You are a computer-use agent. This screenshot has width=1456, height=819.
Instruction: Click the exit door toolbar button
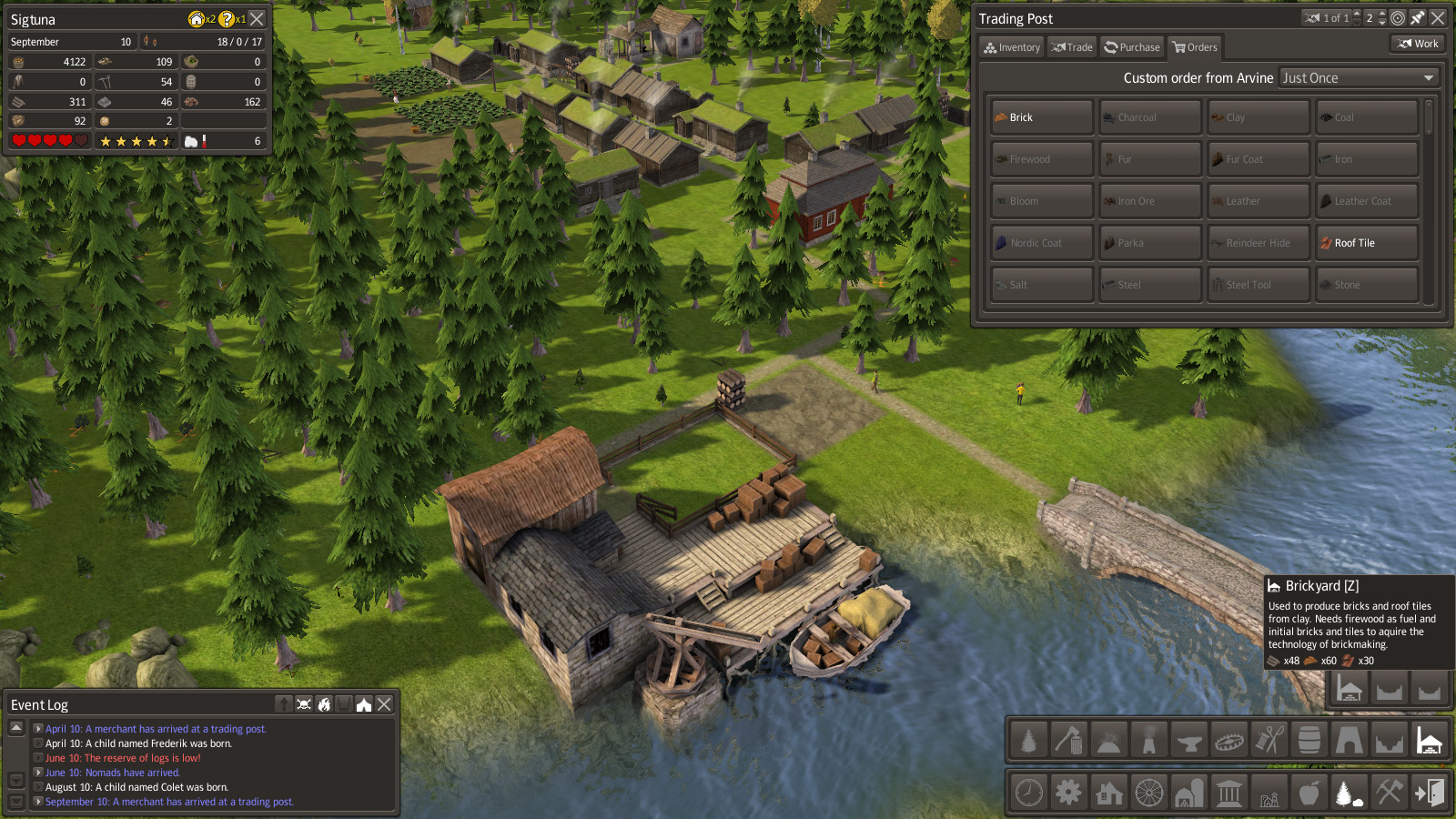1429,793
